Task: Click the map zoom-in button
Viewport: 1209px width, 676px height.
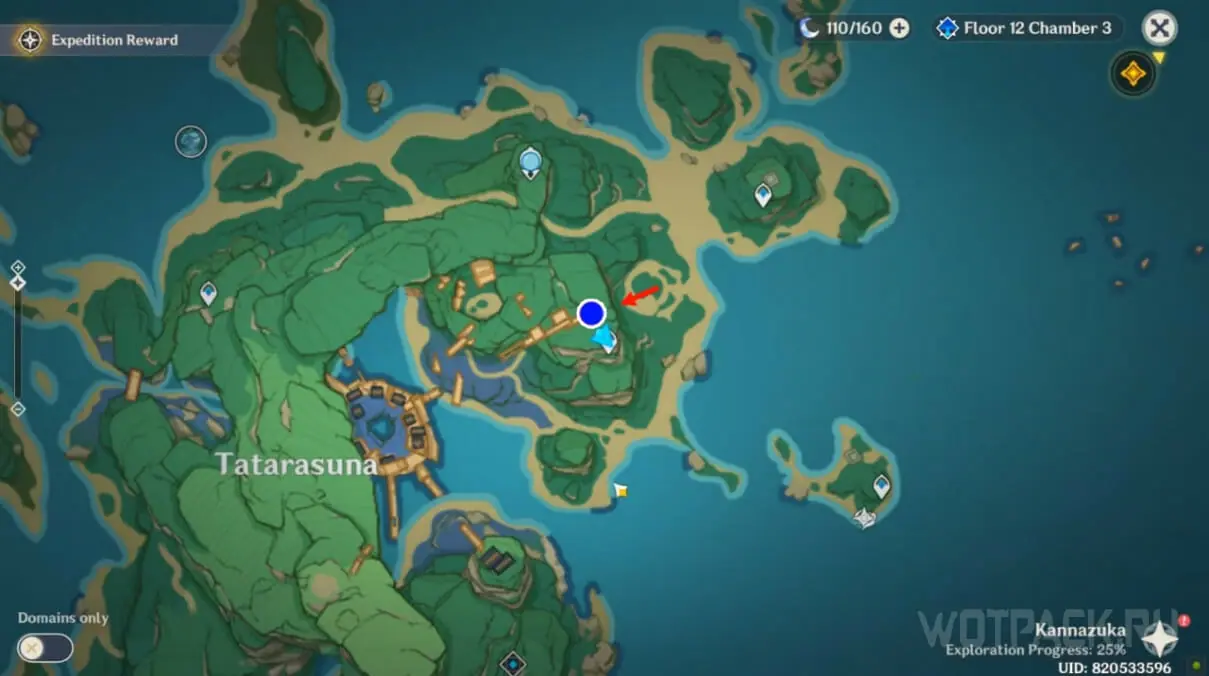Action: (x=17, y=267)
